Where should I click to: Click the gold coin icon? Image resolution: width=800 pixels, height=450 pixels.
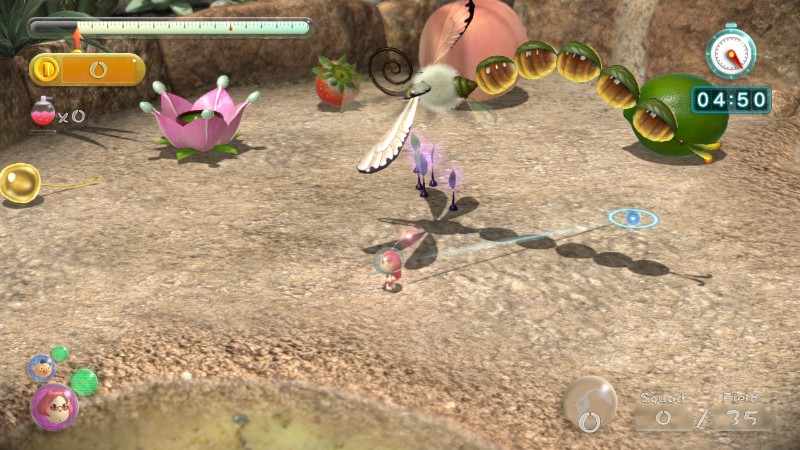coord(46,69)
